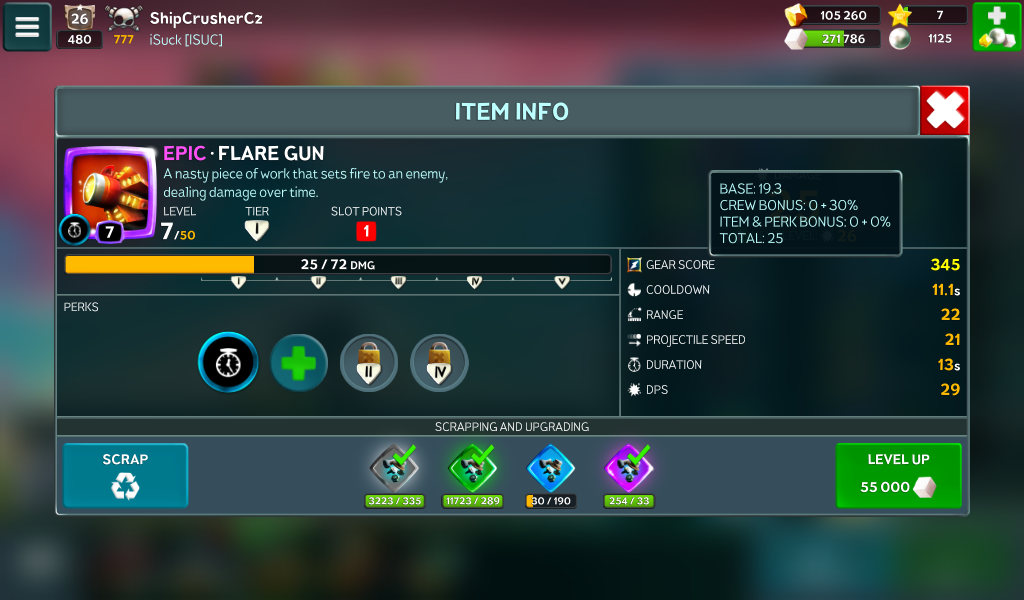Viewport: 1024px width, 600px height.
Task: Select the grey common scrap part icon
Action: tap(393, 467)
